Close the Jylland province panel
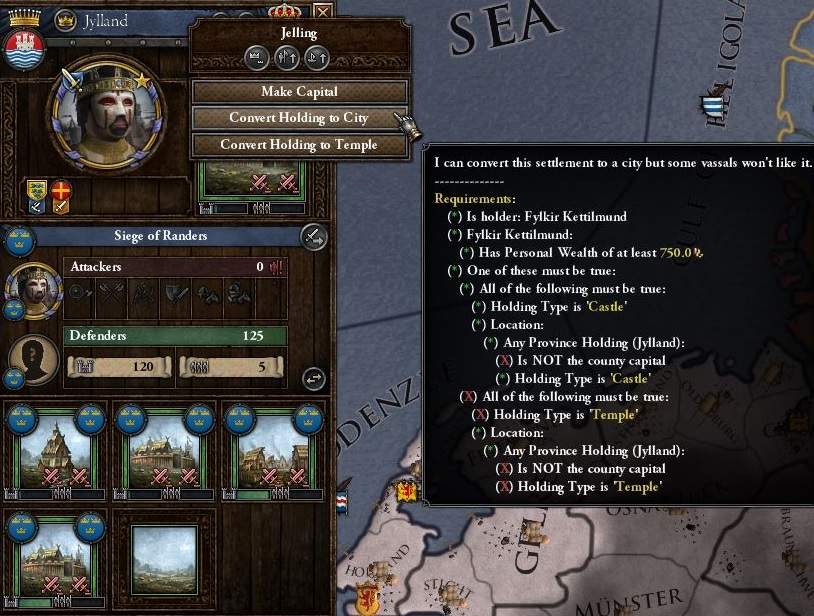Viewport: 814px width, 616px height. 322,13
